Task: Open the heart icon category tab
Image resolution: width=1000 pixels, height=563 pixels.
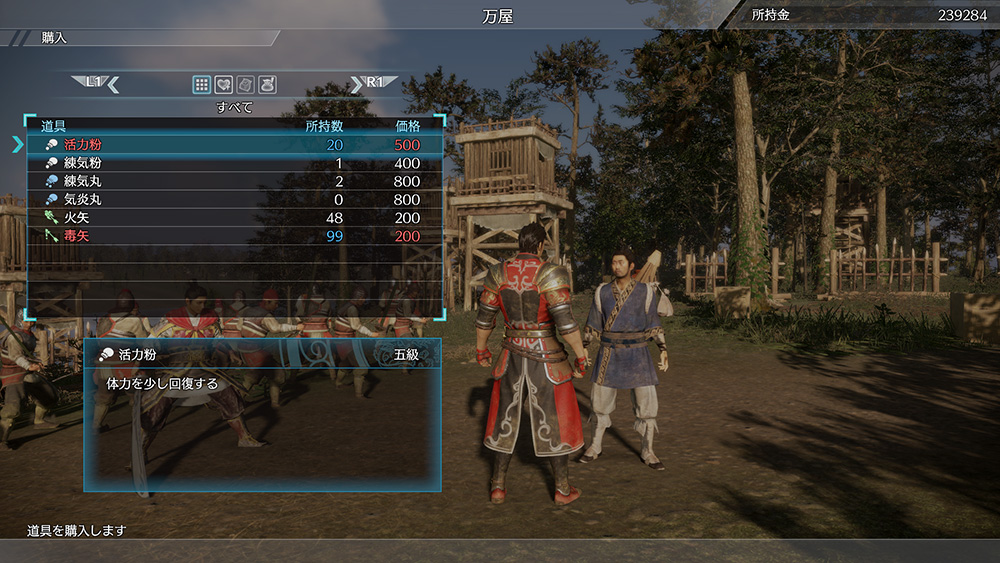Action: pyautogui.click(x=224, y=84)
